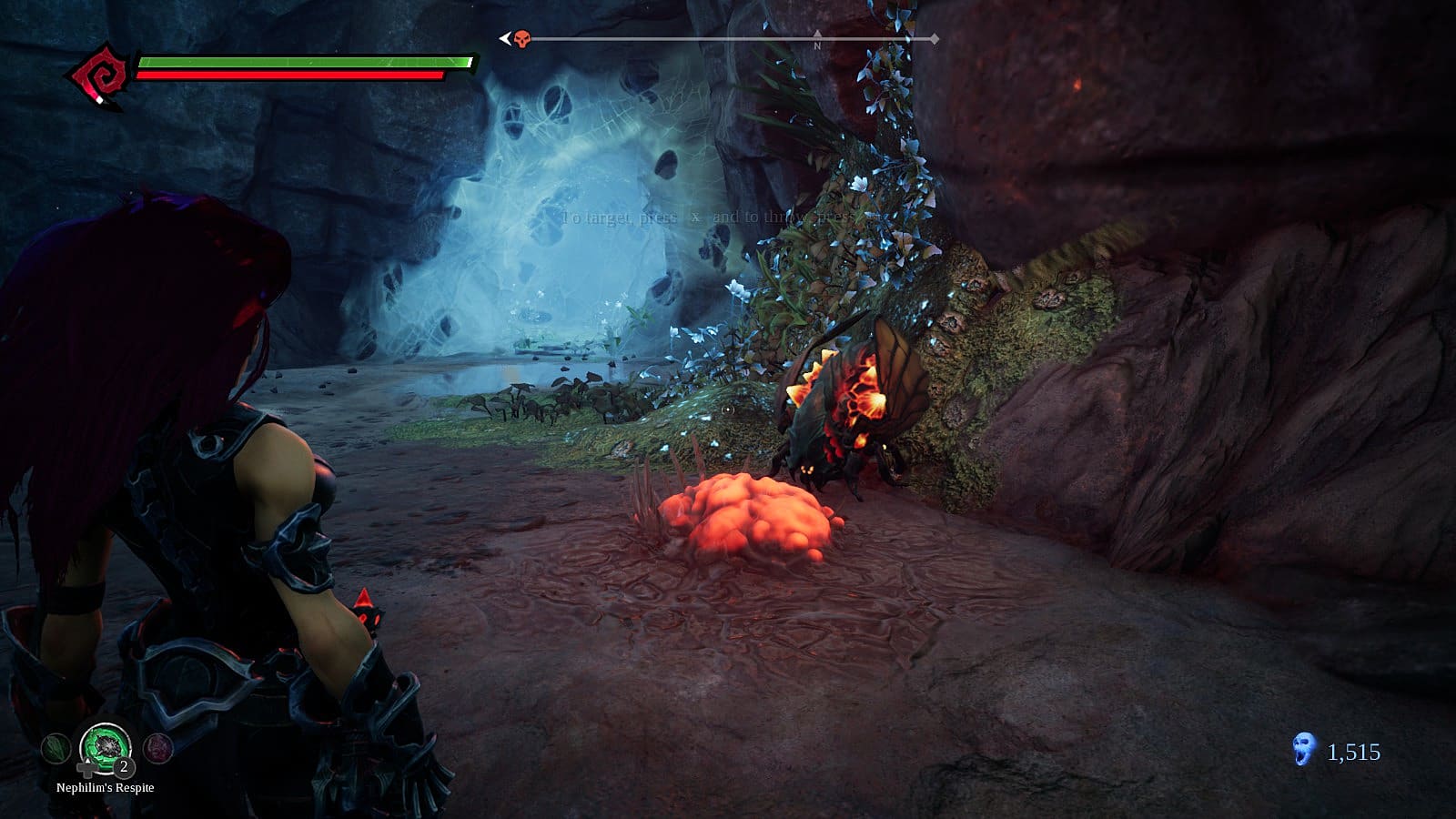Select the green leaf shard item slot
The image size is (1456, 819).
[x=56, y=749]
